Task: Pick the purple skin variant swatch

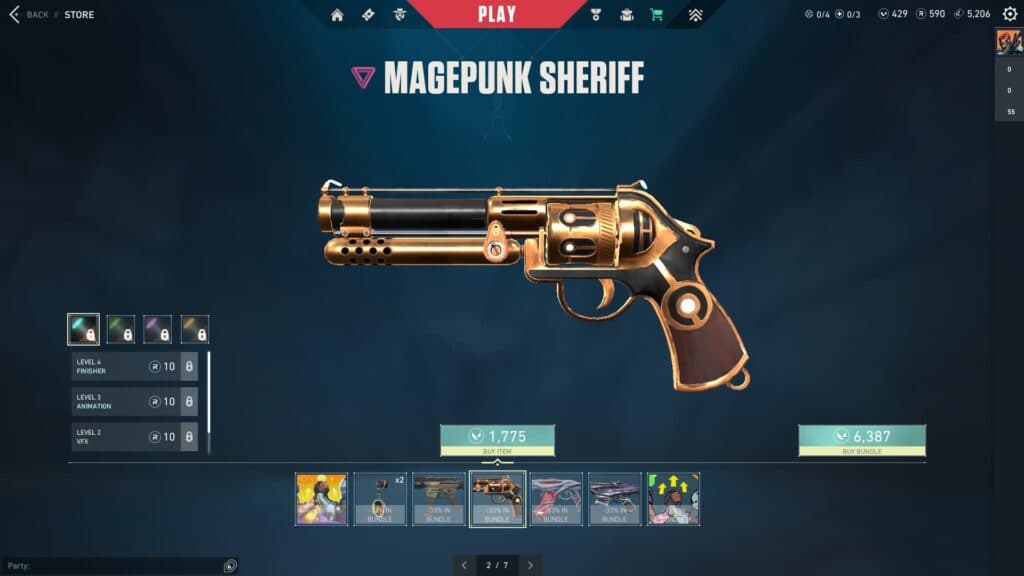Action: (158, 329)
